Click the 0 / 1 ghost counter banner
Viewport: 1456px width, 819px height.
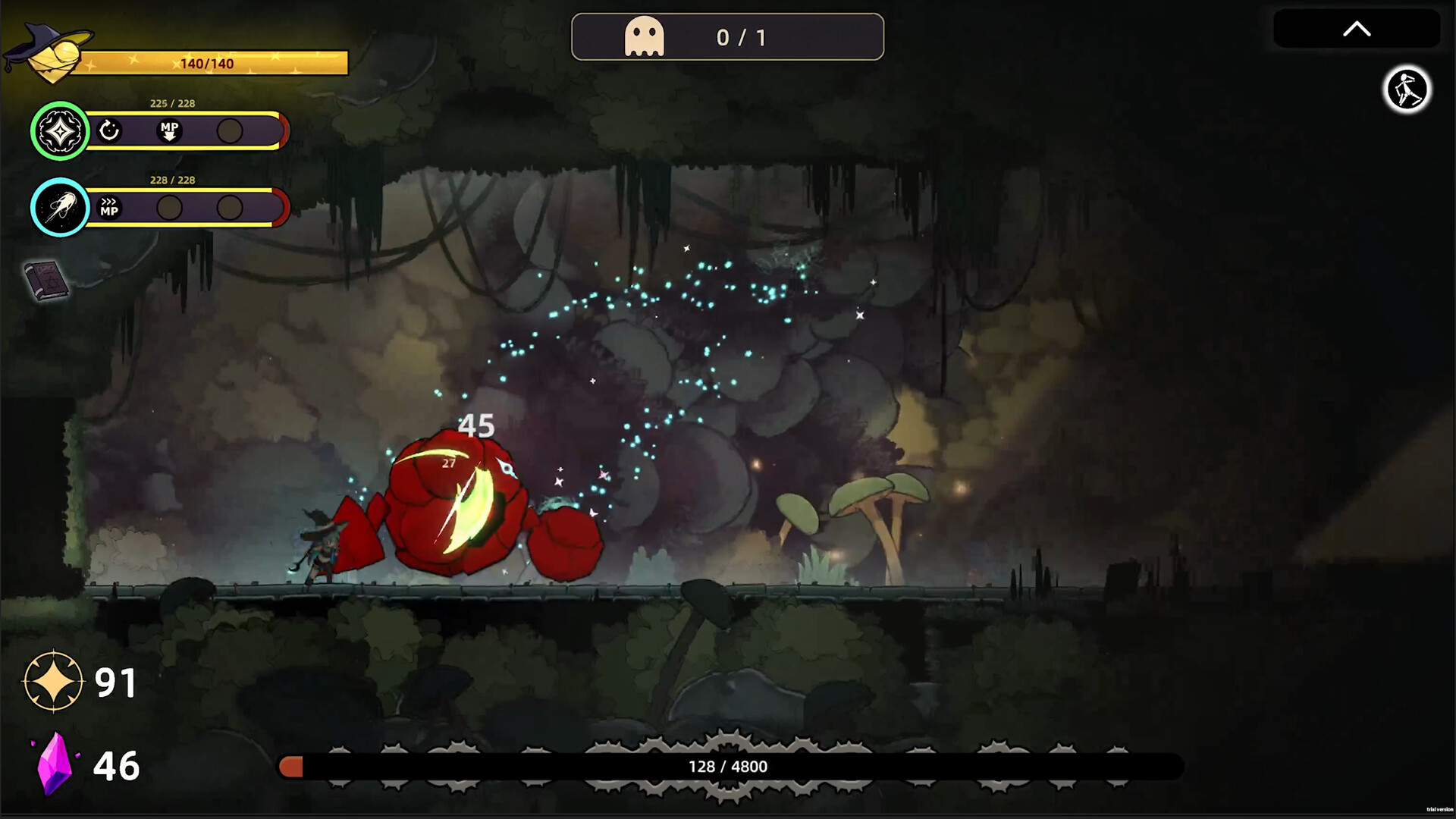pyautogui.click(x=726, y=36)
